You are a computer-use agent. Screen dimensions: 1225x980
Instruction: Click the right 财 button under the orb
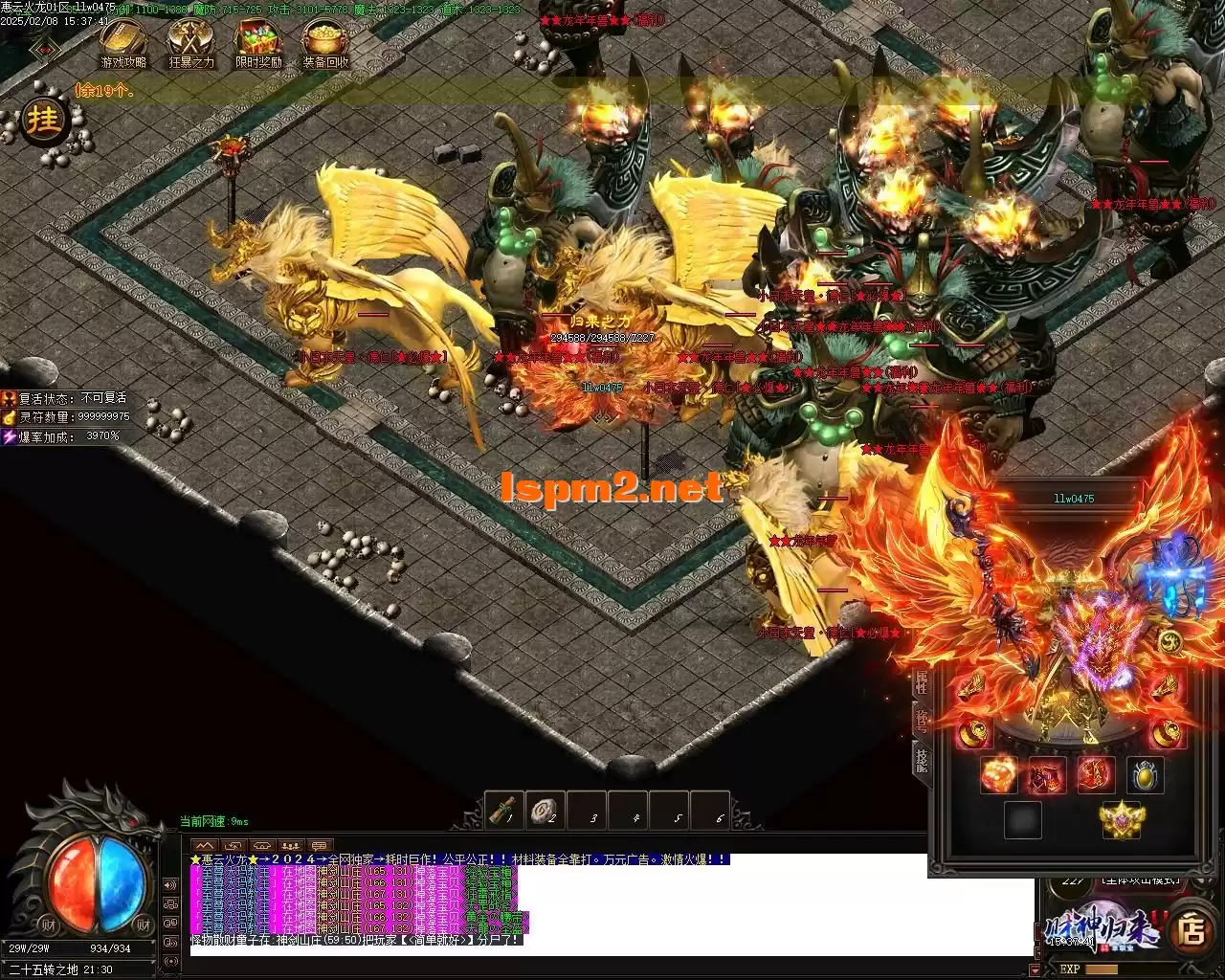[144, 924]
